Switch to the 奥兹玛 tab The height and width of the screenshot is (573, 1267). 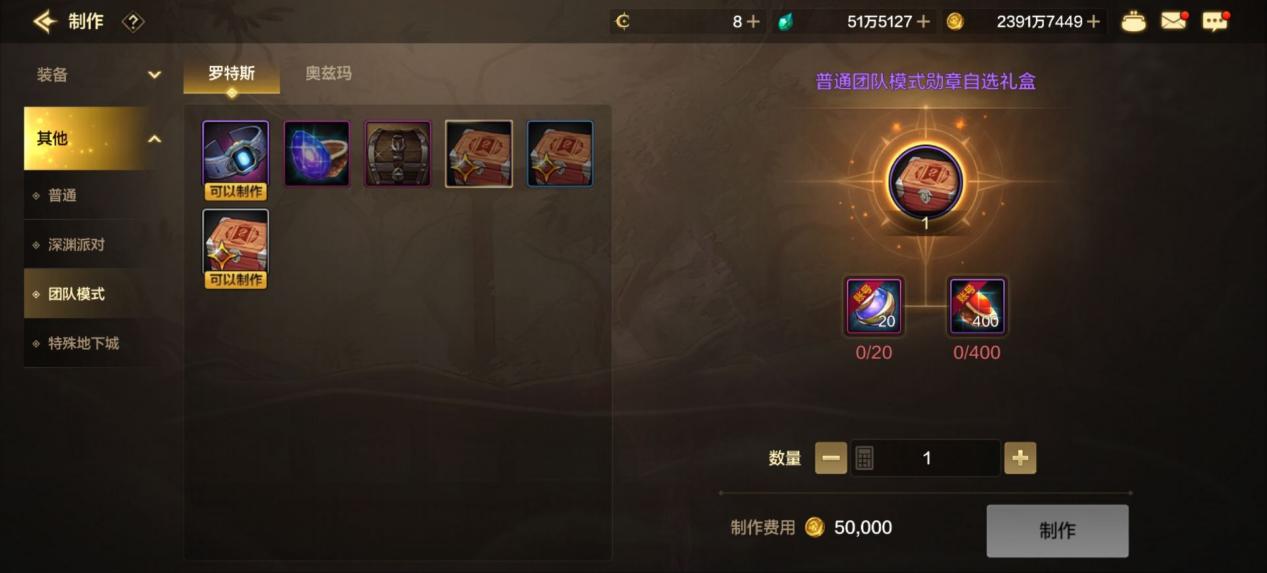pos(328,73)
